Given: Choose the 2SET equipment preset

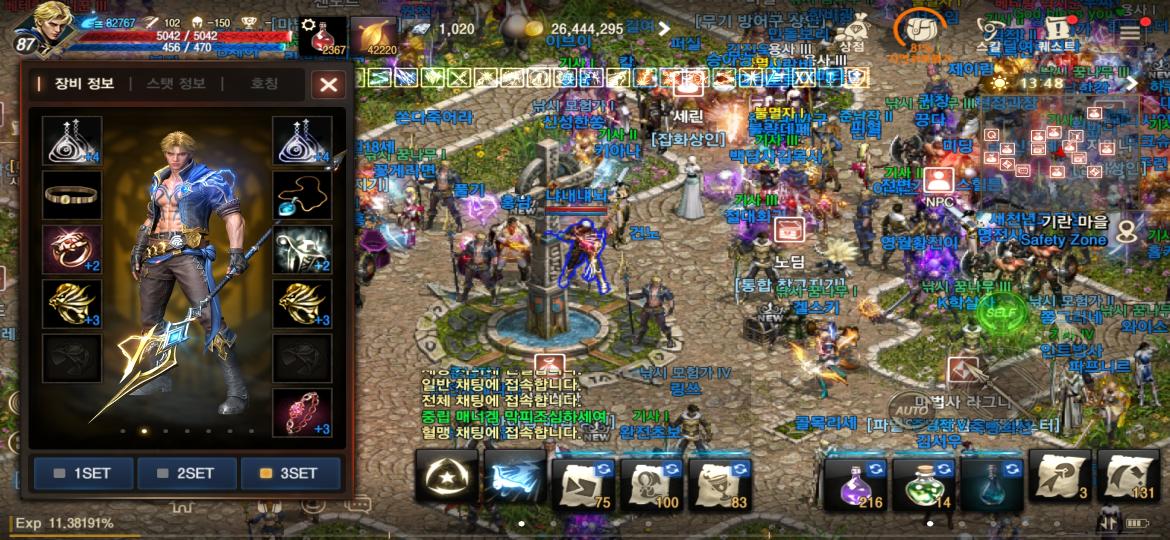Looking at the screenshot, I should pos(187,473).
